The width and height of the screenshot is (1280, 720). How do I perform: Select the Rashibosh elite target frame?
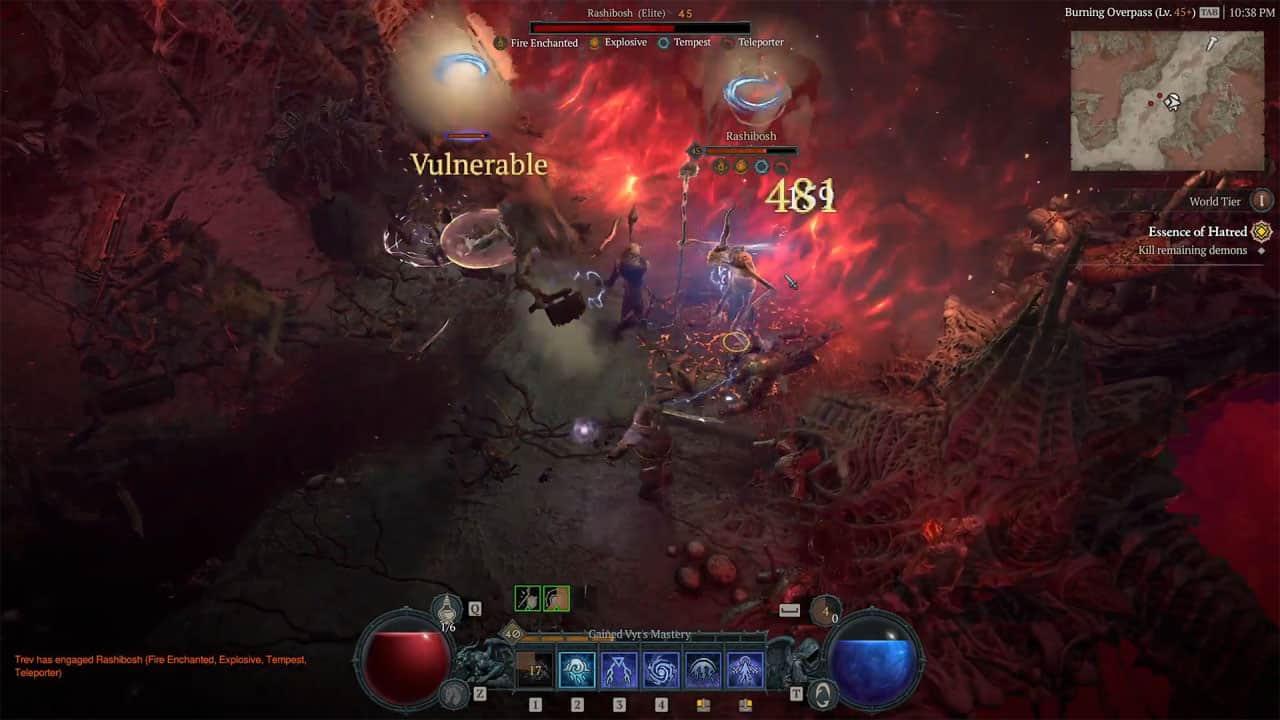pos(639,27)
